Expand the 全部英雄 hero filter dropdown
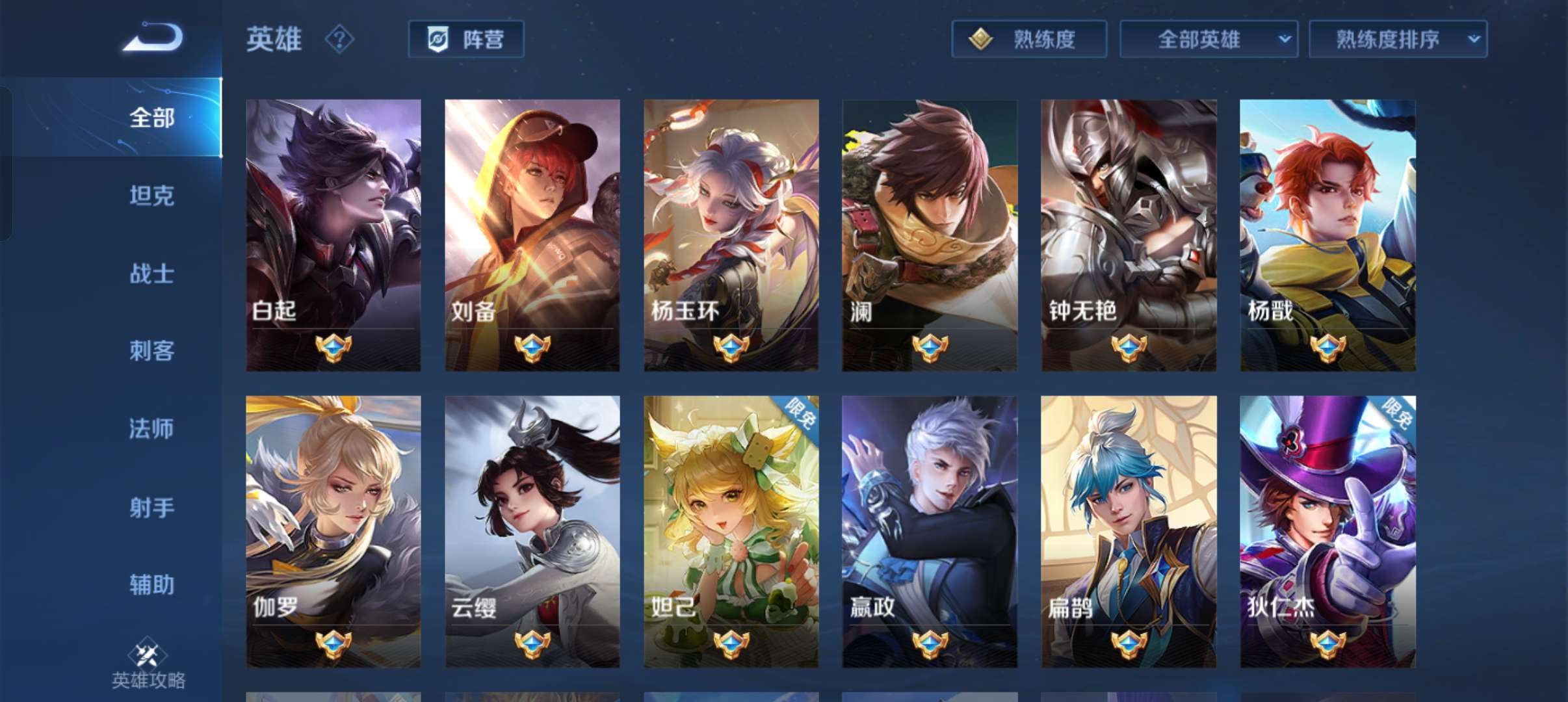Screen dimensions: 1568x702 click(x=1208, y=39)
